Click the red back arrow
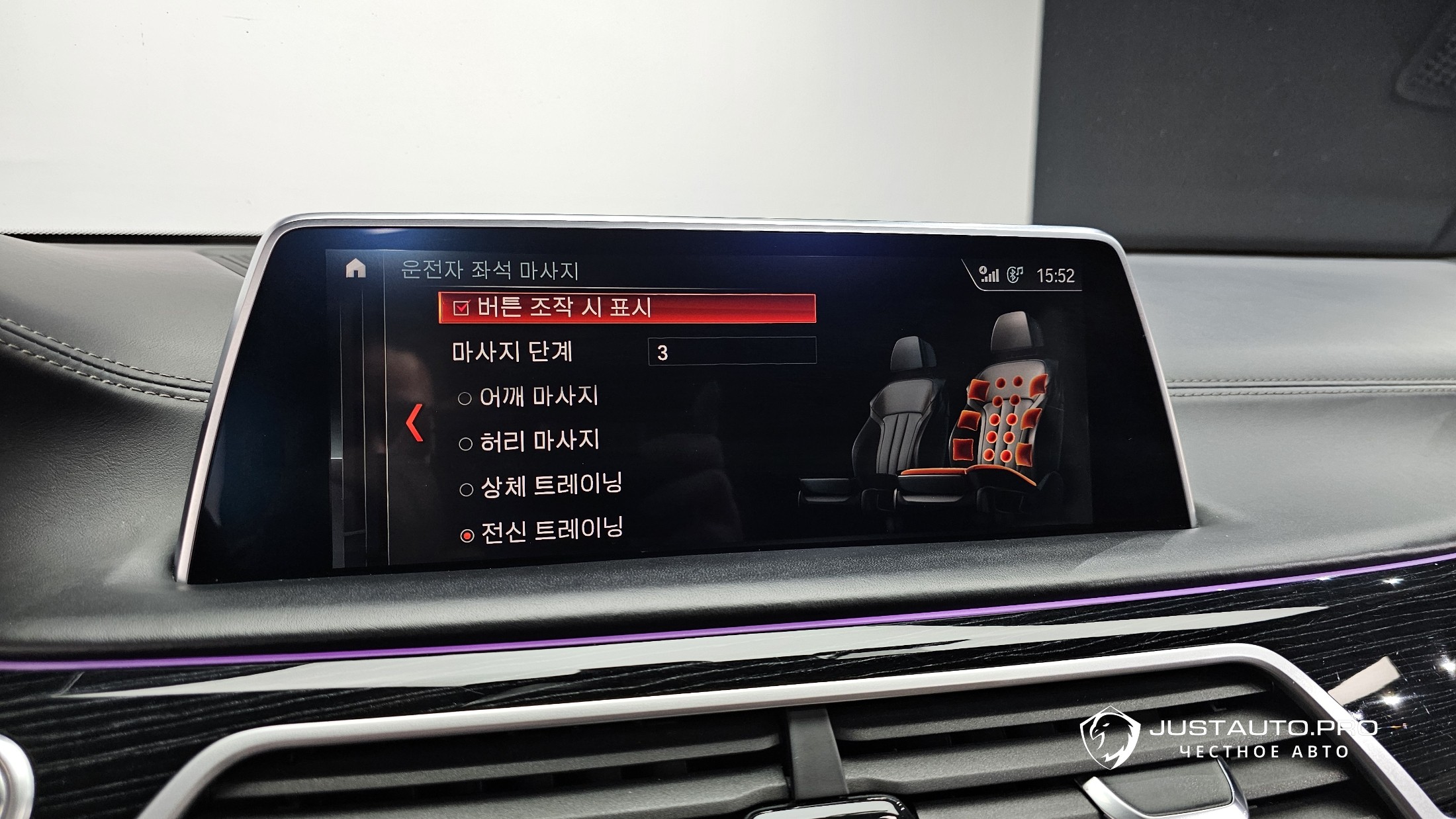The image size is (1456, 819). pyautogui.click(x=415, y=423)
